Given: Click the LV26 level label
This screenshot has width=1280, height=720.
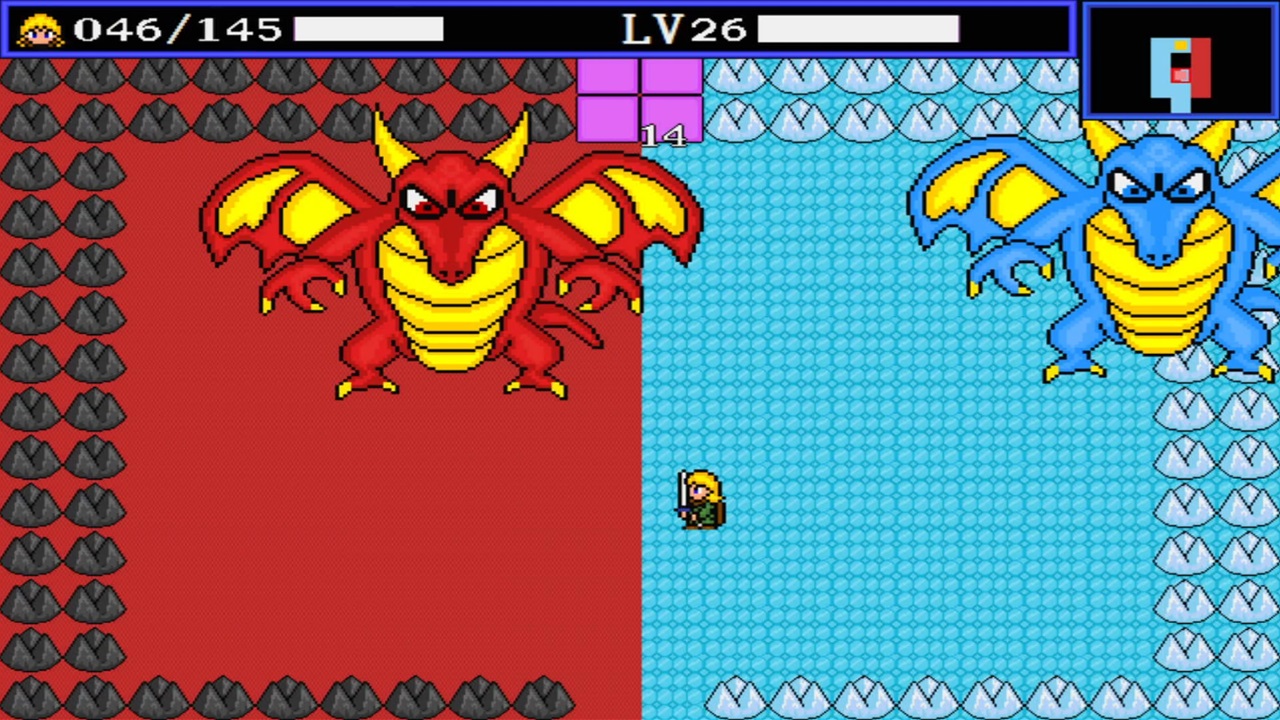Looking at the screenshot, I should (x=685, y=27).
